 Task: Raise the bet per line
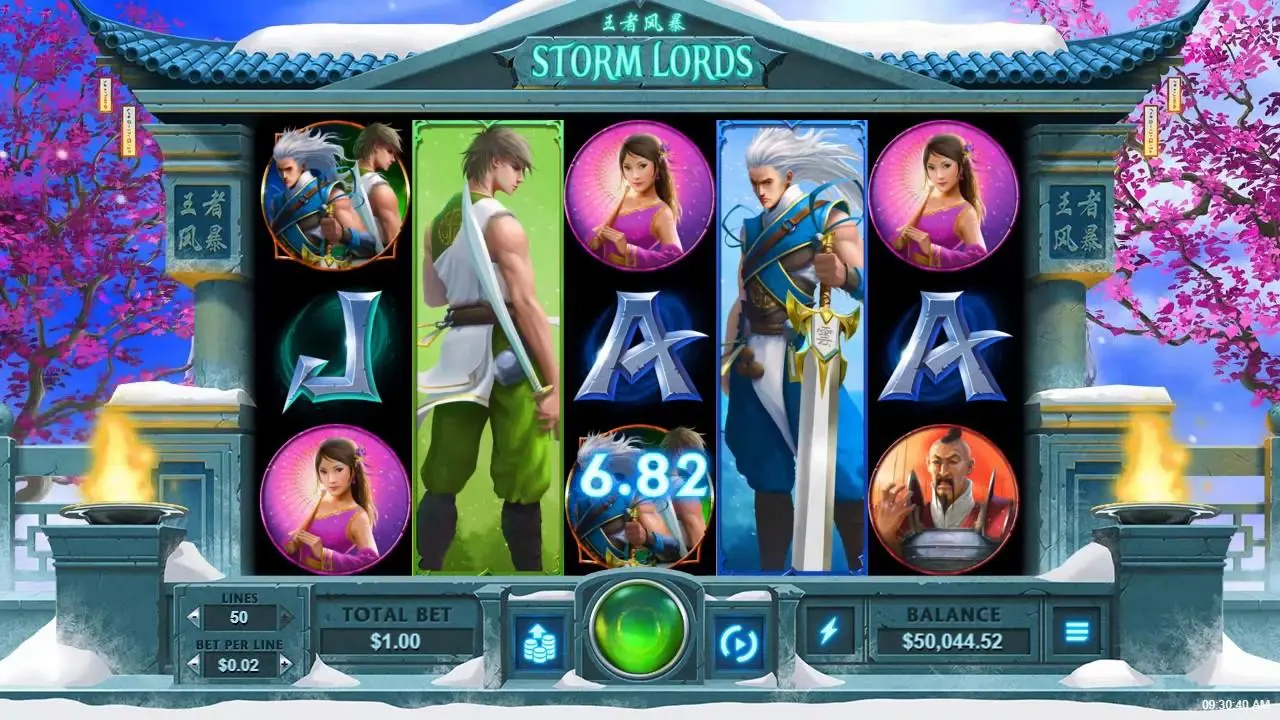pyautogui.click(x=286, y=663)
